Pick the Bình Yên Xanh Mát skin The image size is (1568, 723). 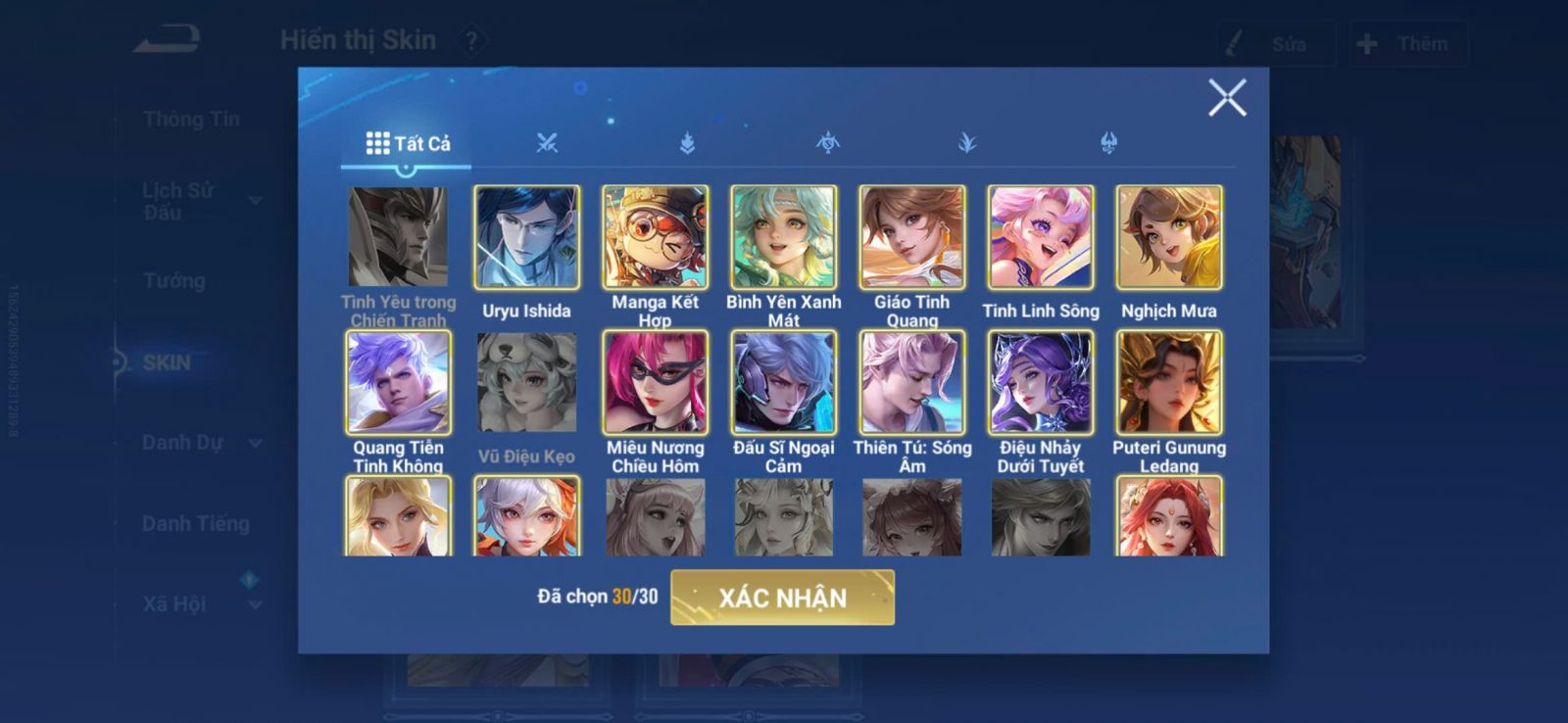(x=783, y=238)
